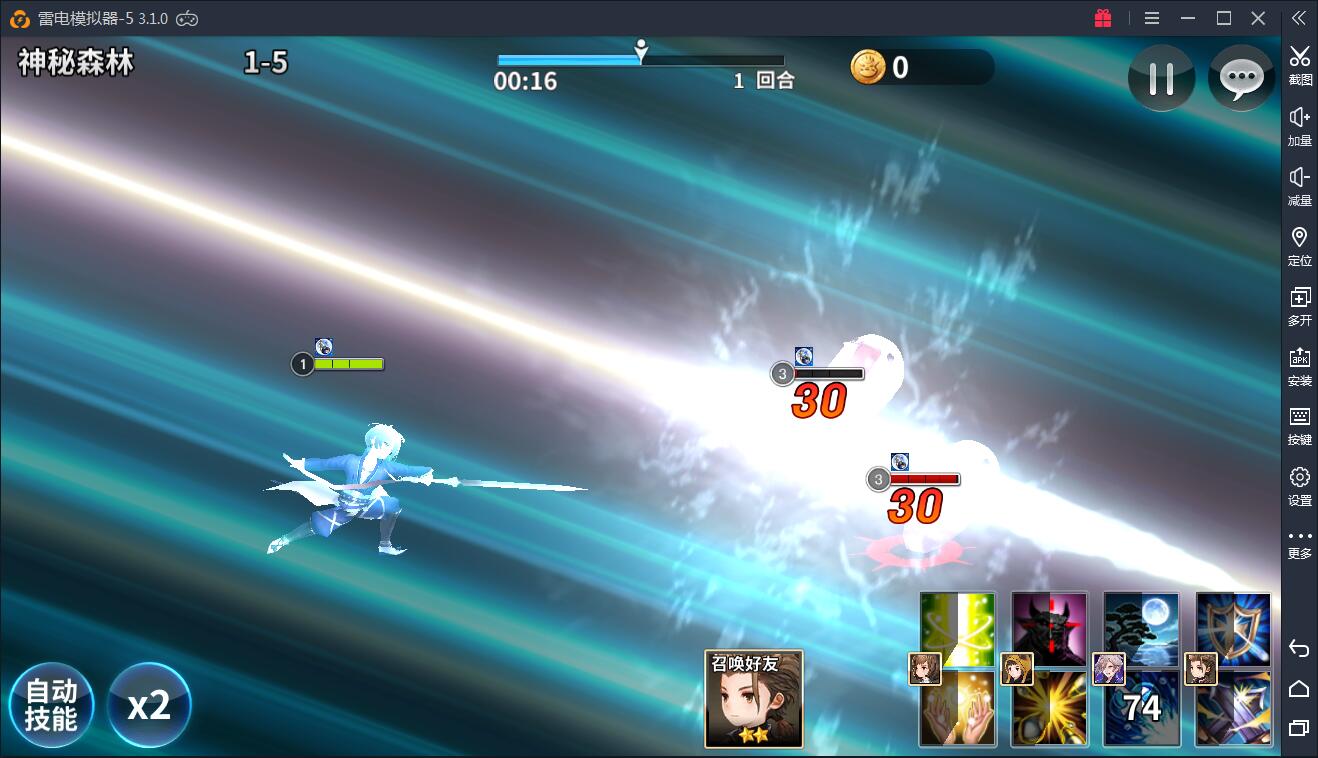Viewport: 1318px width, 758px height.
Task: Toggle the x2 battle speed
Action: coord(149,705)
